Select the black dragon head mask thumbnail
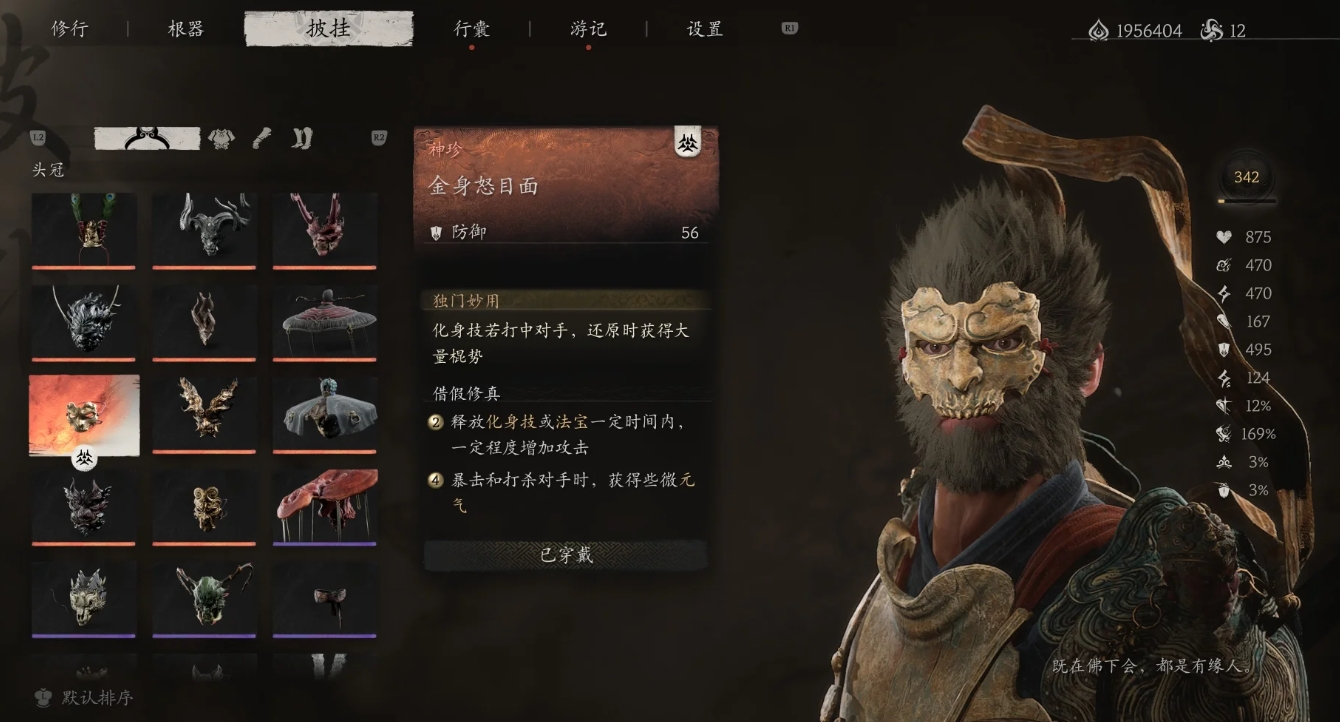1340x722 pixels. [84, 322]
